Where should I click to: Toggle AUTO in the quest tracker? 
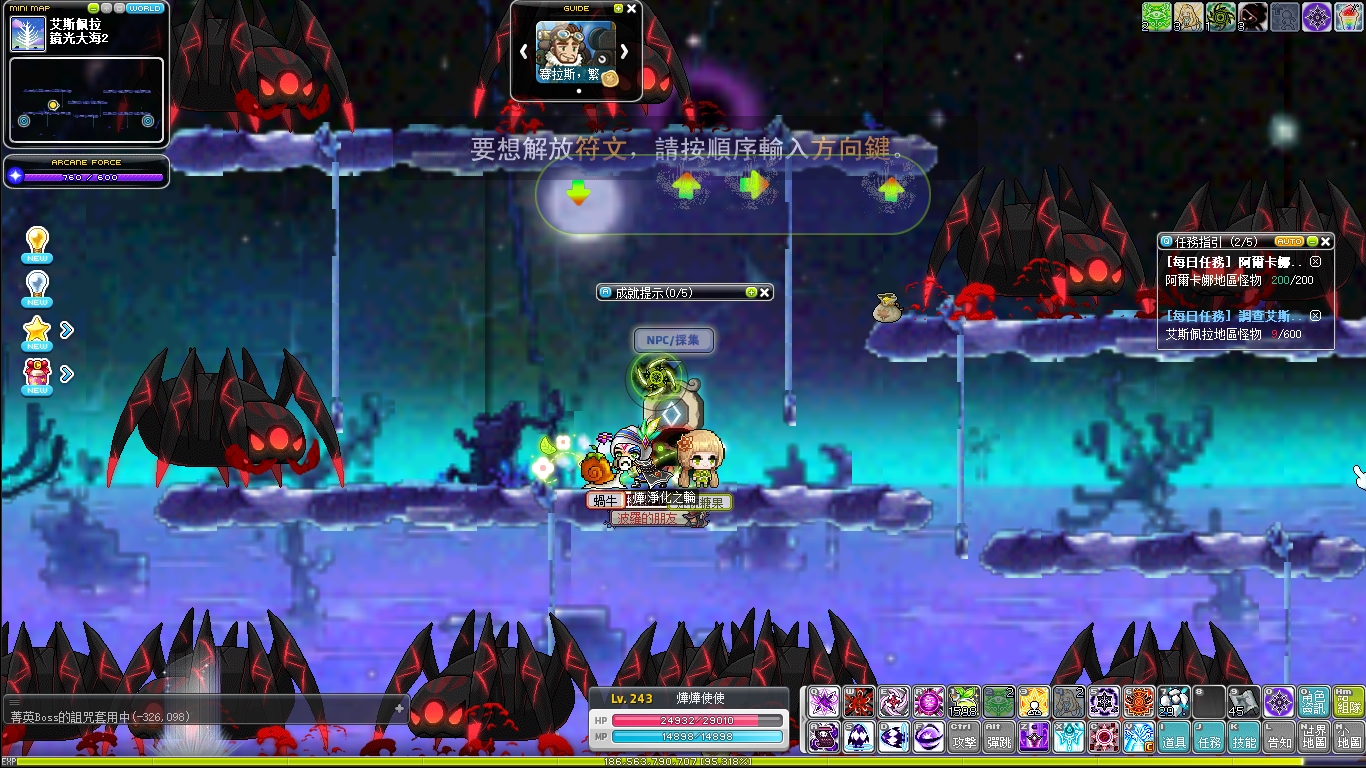click(x=1290, y=241)
